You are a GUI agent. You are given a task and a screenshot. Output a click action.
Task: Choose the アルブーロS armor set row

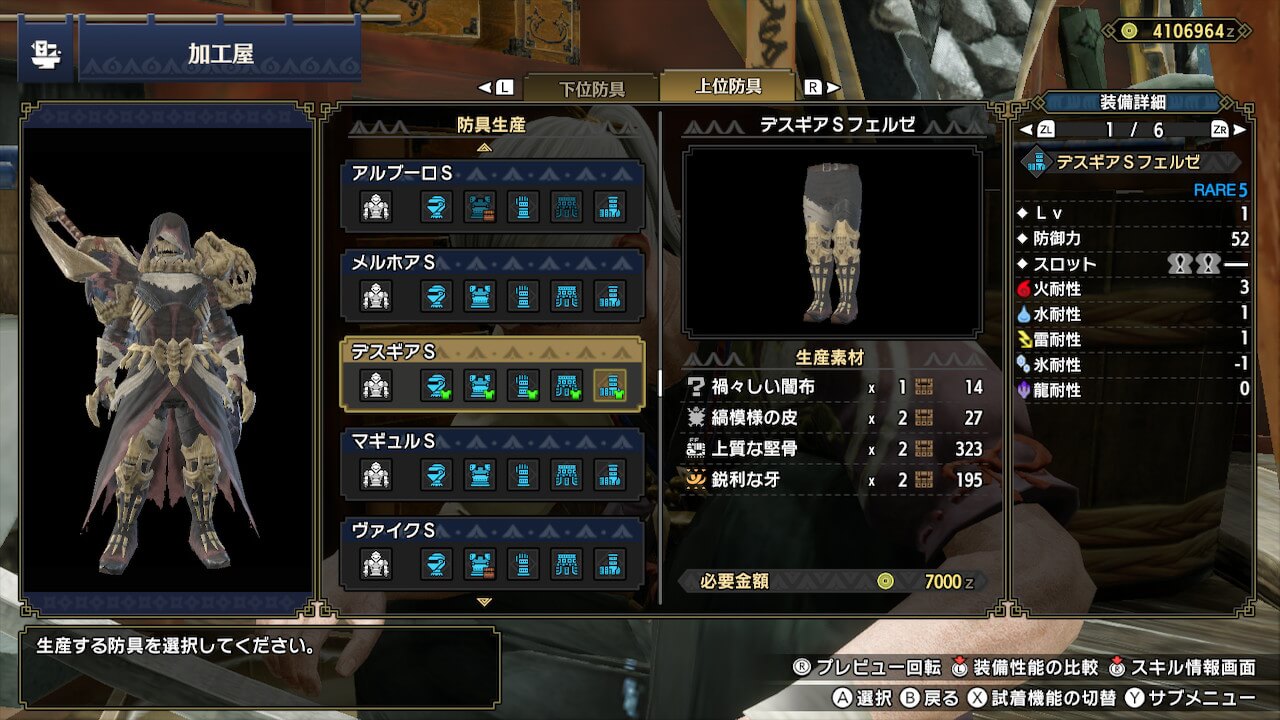coord(492,196)
